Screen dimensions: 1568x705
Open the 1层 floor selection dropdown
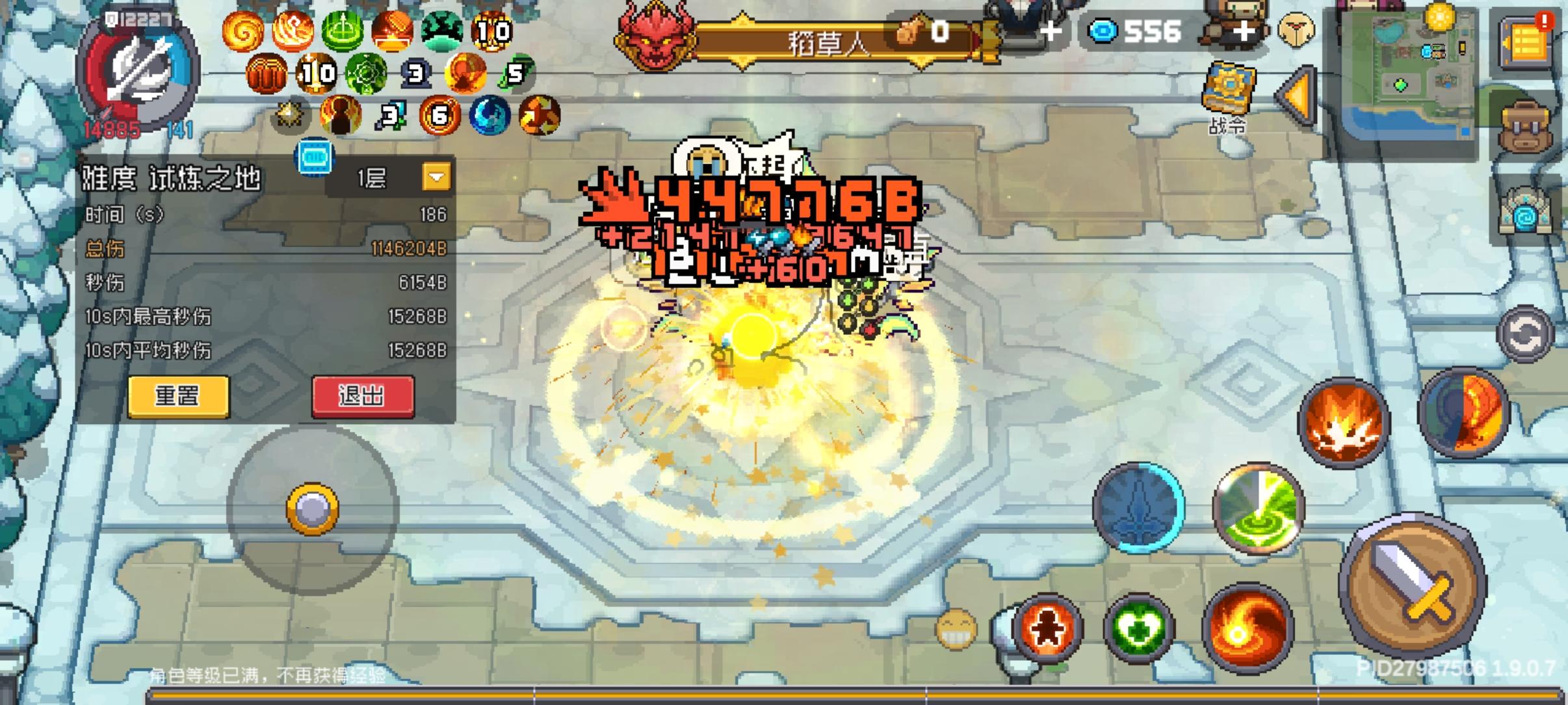point(436,176)
